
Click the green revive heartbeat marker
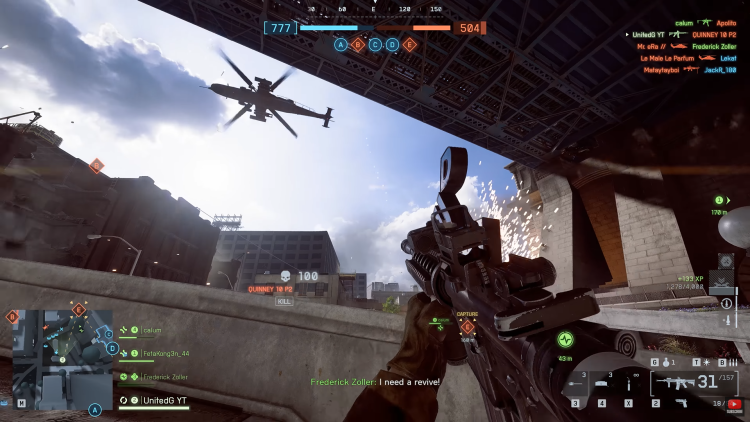(565, 339)
